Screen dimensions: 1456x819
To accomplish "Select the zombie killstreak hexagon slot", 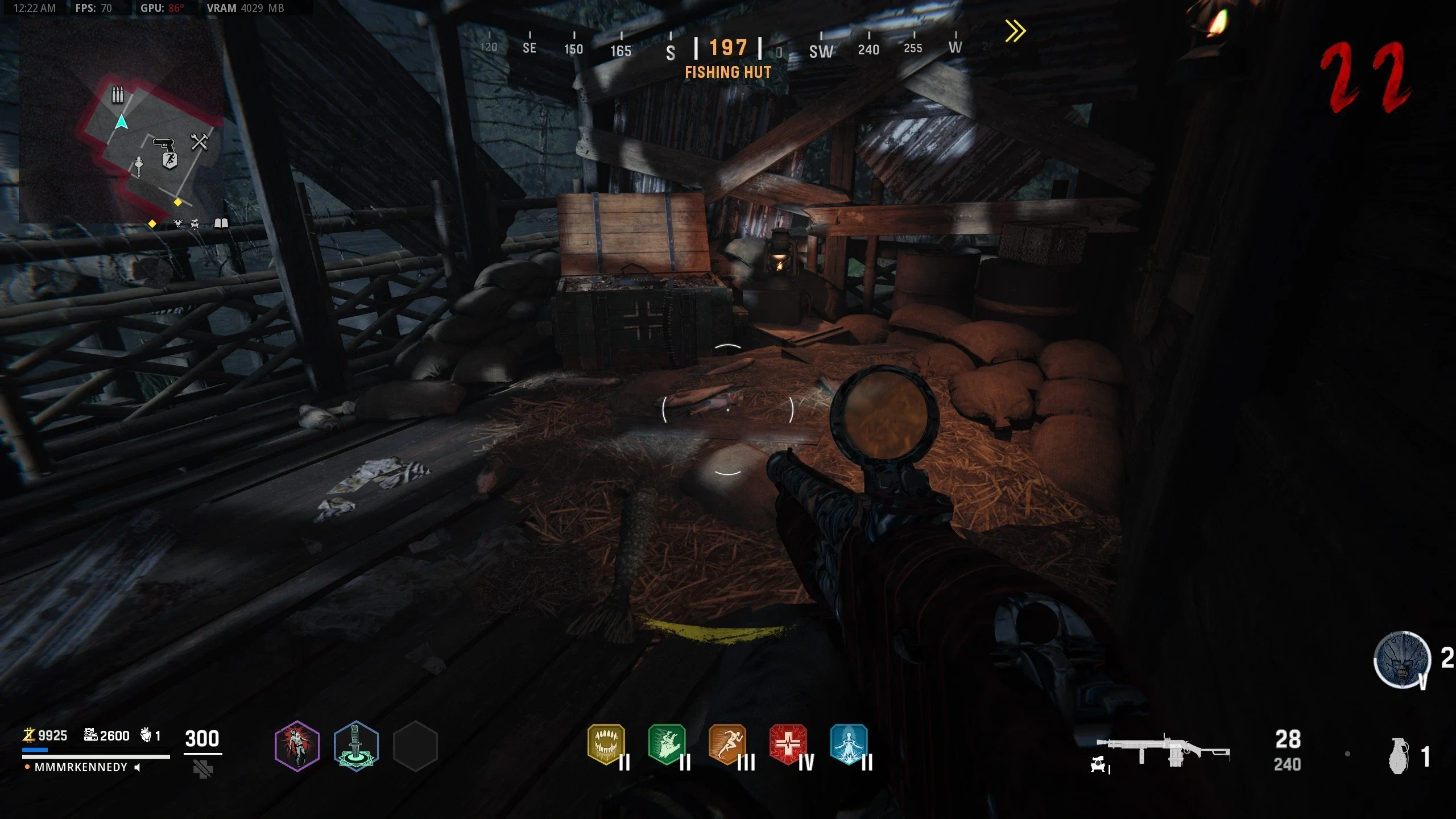I will (x=297, y=746).
